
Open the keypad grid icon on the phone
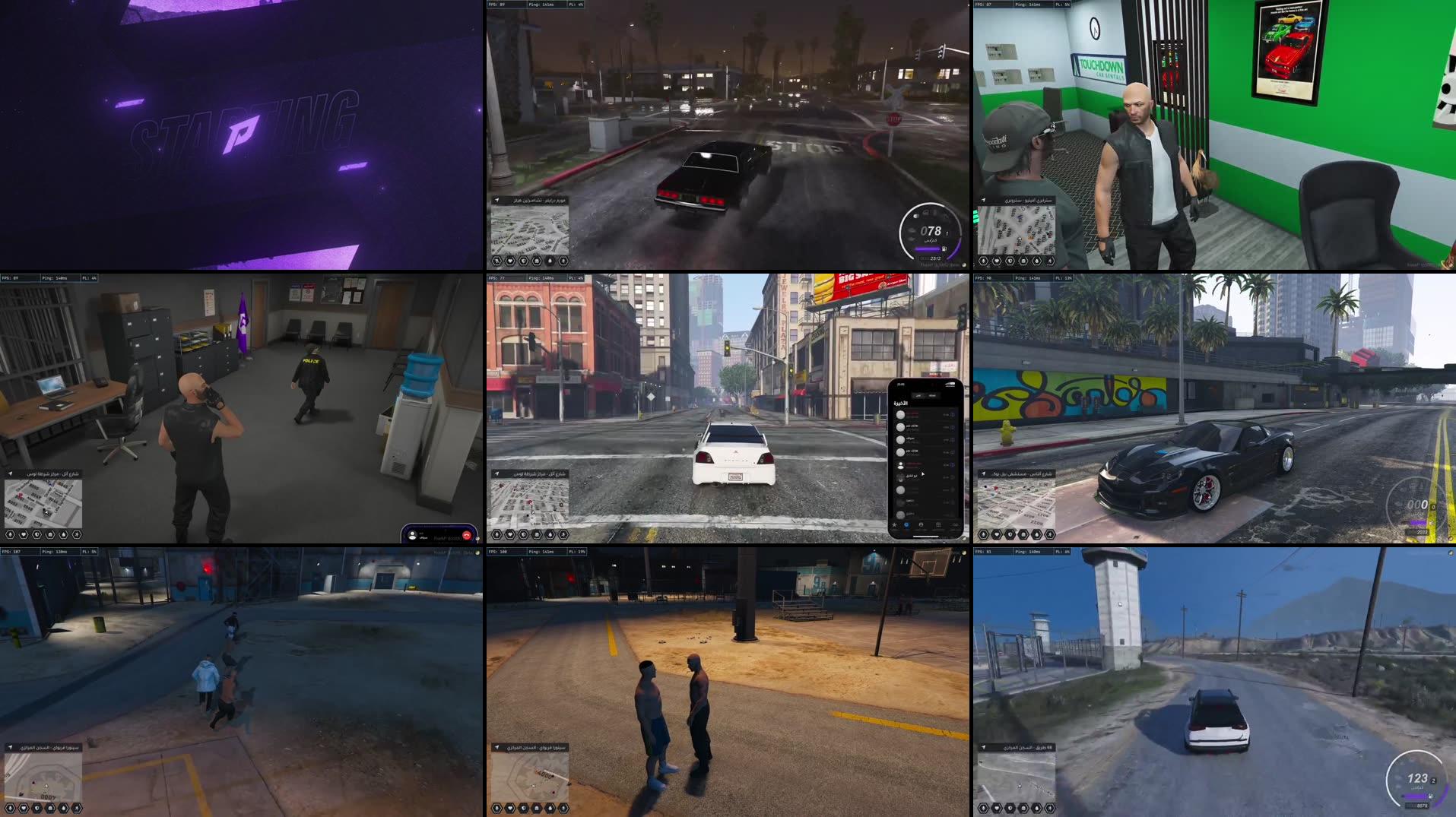click(x=937, y=524)
